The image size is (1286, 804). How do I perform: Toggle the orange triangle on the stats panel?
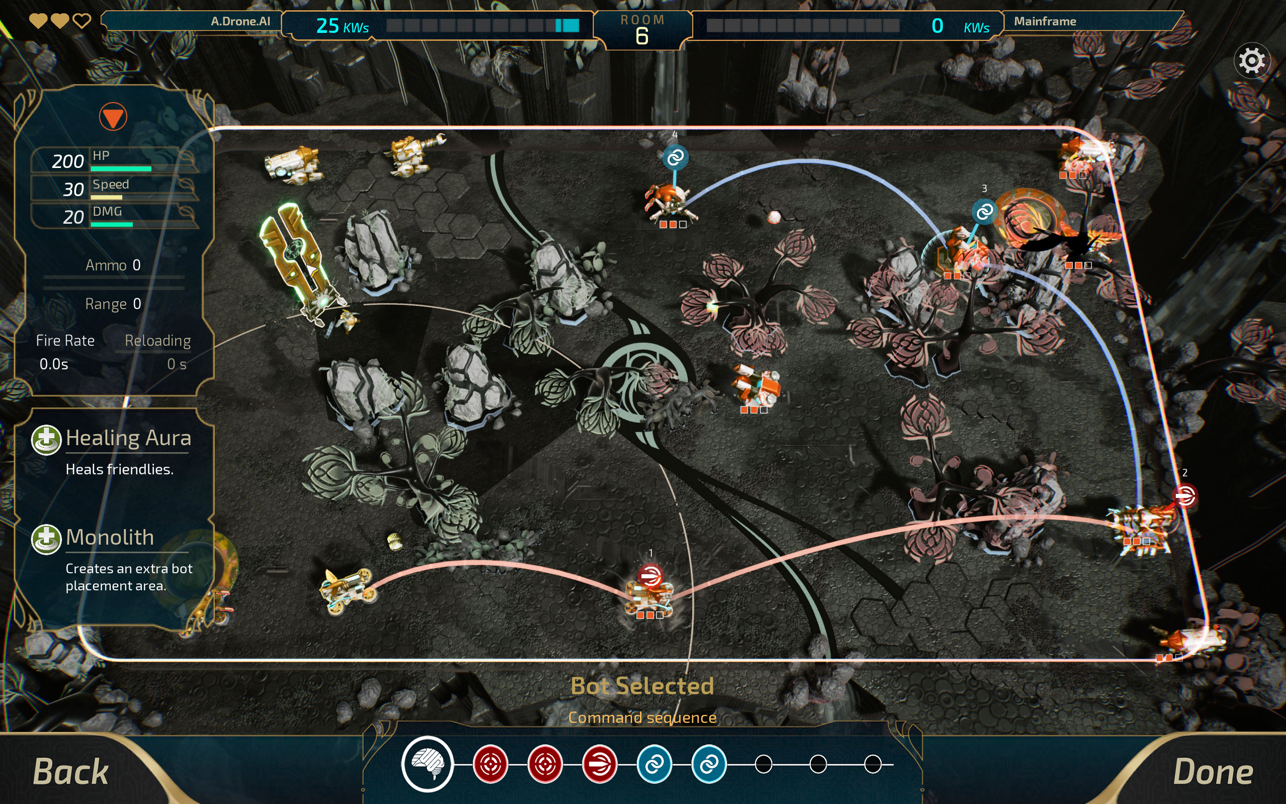[x=113, y=117]
